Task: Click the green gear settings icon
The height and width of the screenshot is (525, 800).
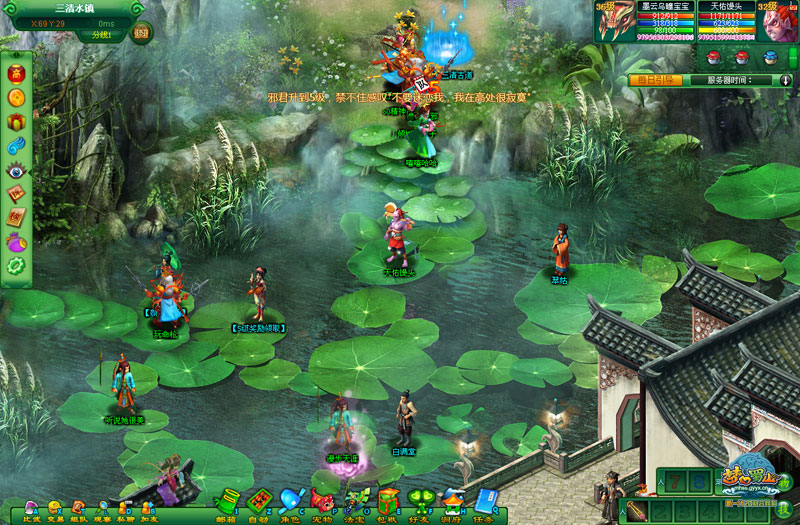Action: tap(15, 266)
